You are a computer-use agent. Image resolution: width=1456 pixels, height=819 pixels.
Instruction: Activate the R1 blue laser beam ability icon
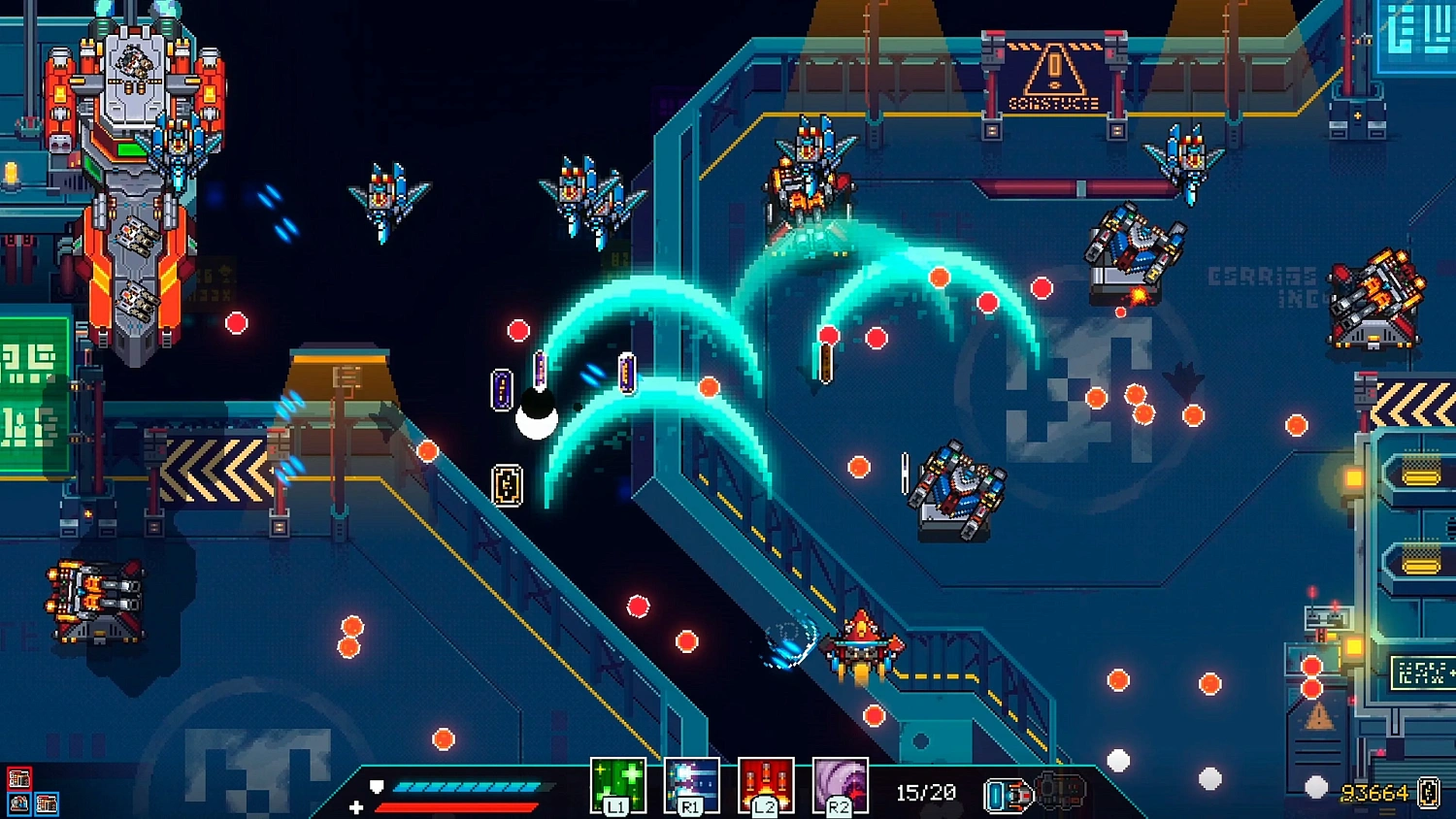[x=693, y=782]
